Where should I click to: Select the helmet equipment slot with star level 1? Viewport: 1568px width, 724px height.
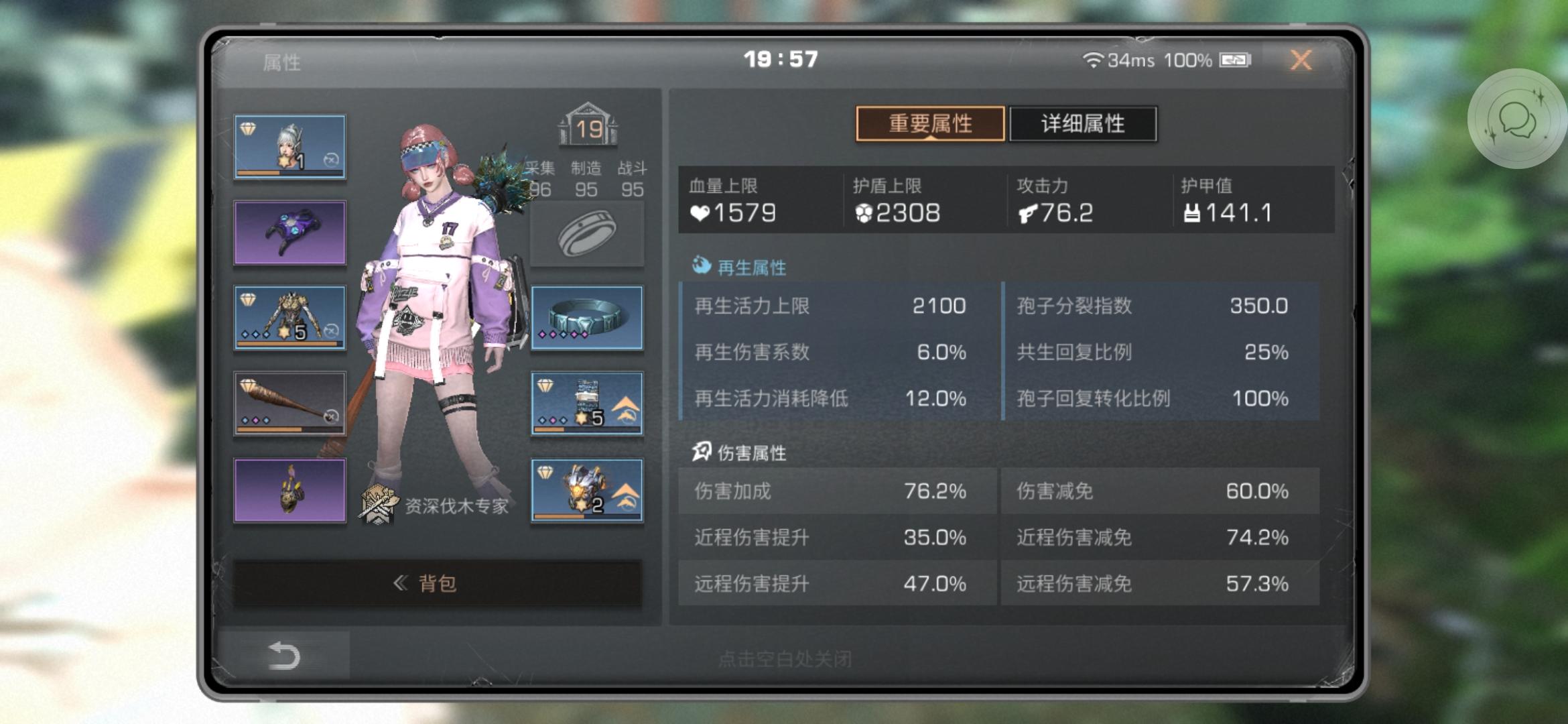pos(289,145)
